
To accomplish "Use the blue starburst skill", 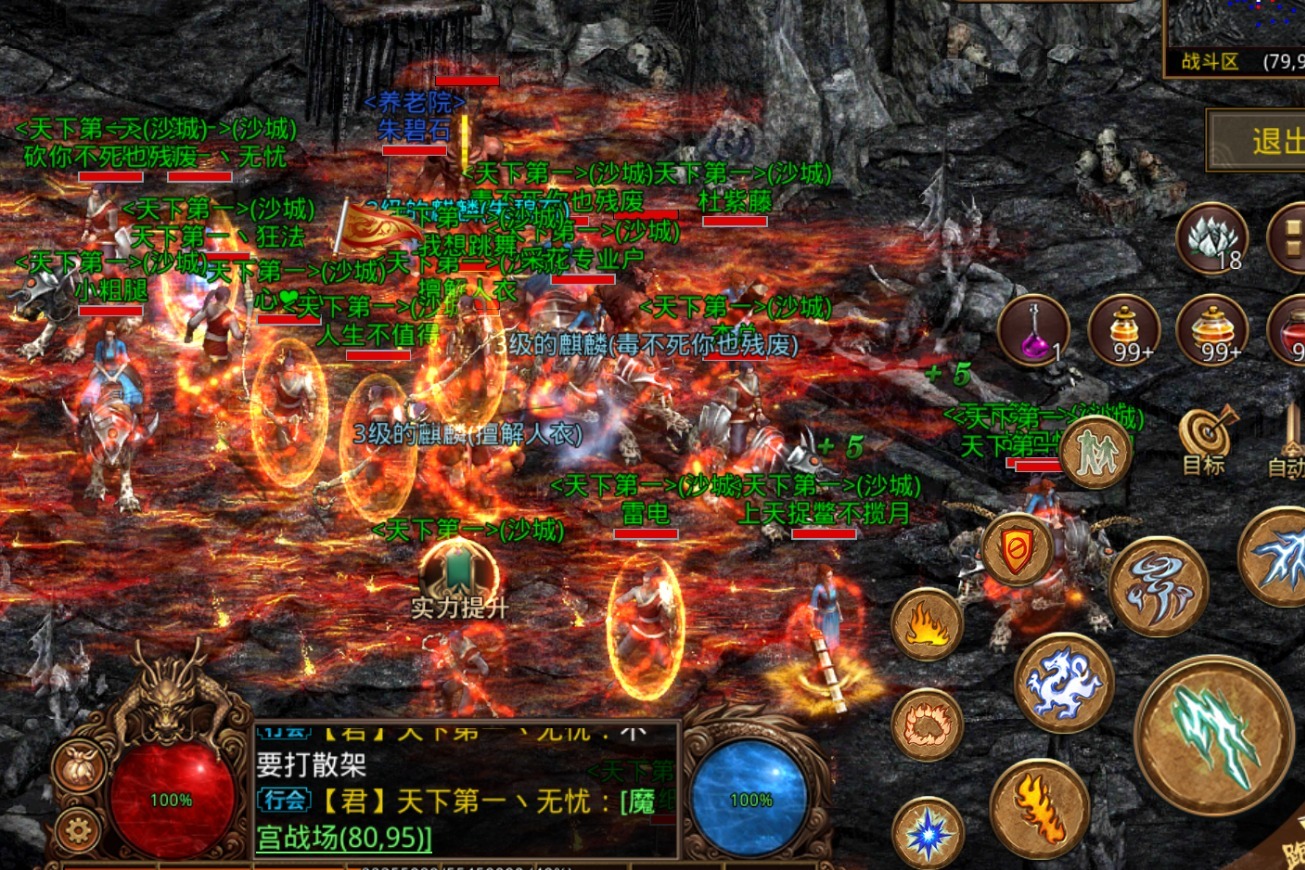I will [927, 832].
